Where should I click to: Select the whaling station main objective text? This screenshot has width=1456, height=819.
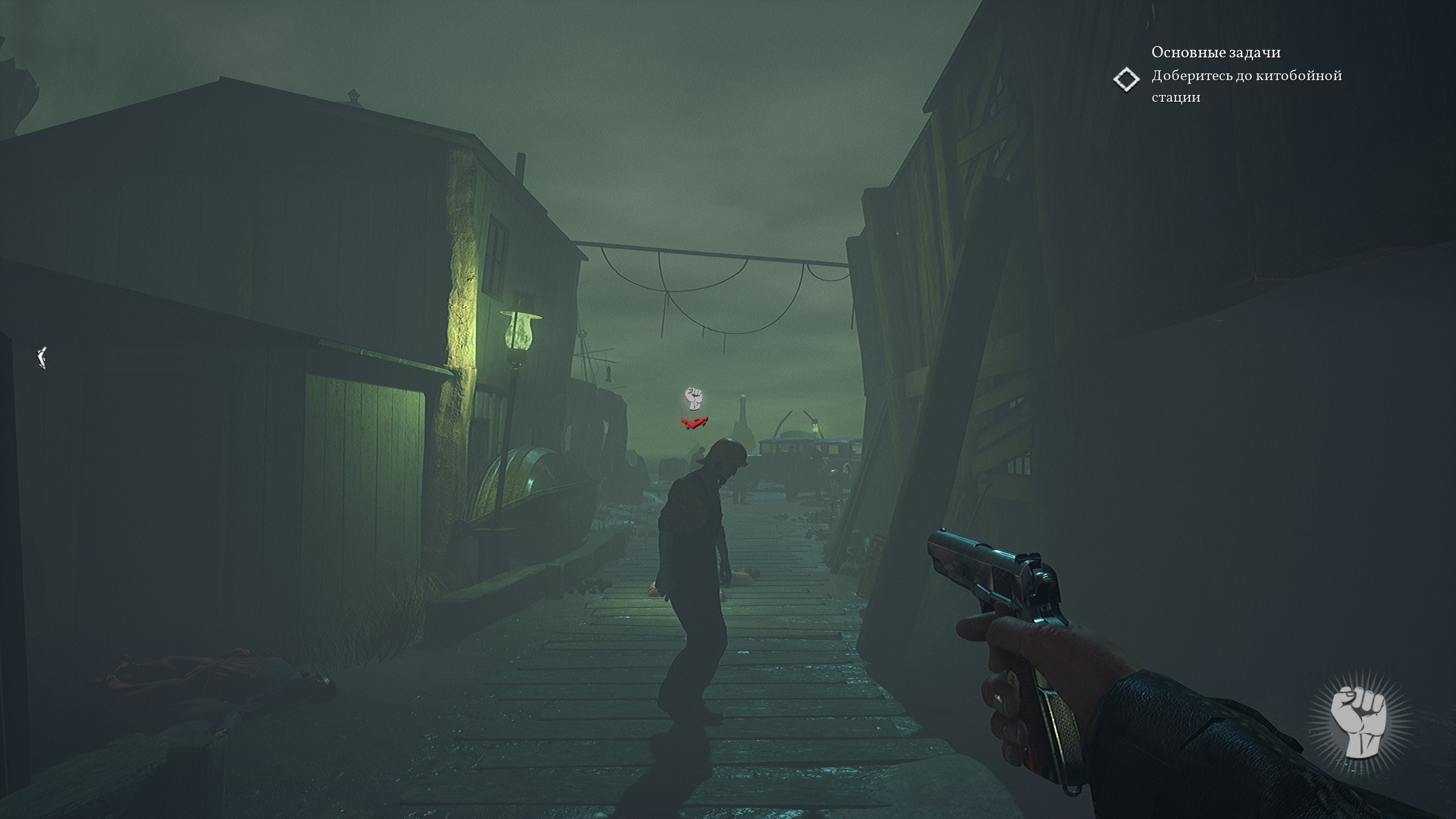pos(1246,86)
